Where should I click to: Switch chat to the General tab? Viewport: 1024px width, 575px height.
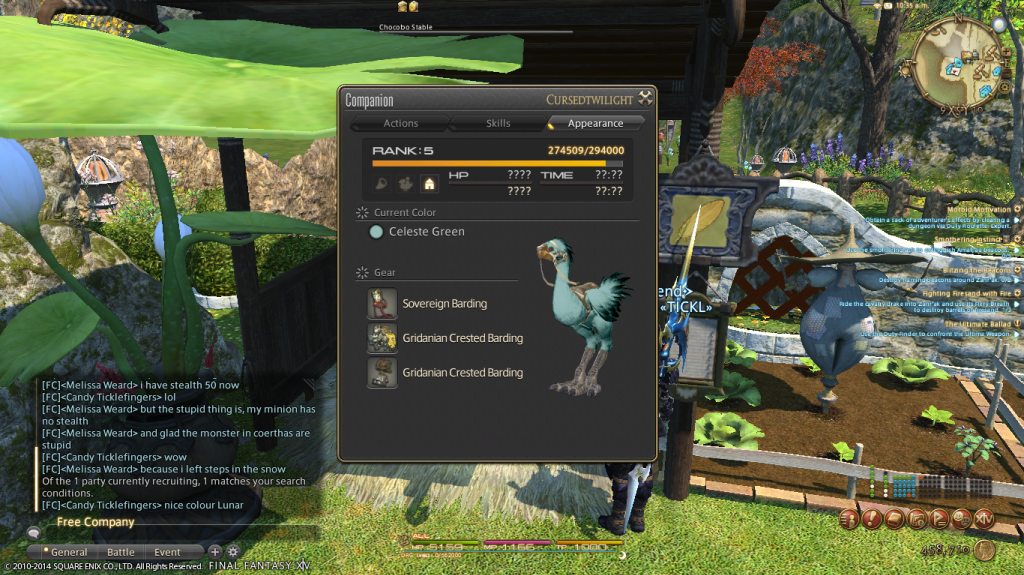[x=69, y=552]
